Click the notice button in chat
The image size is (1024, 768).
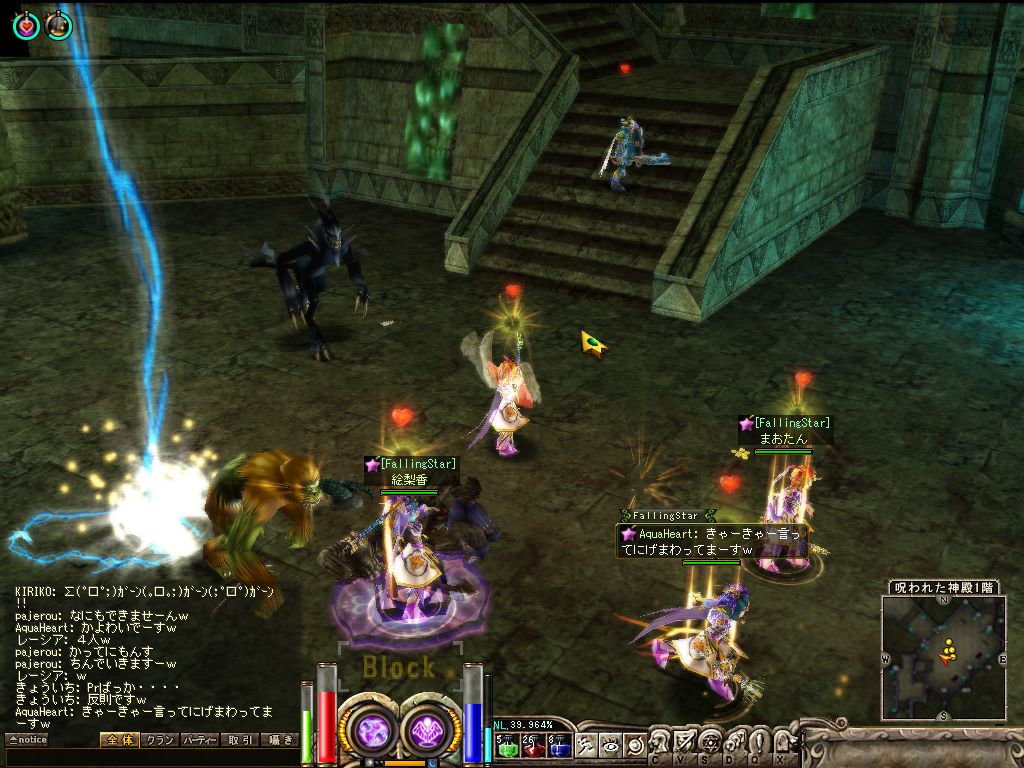click(27, 740)
